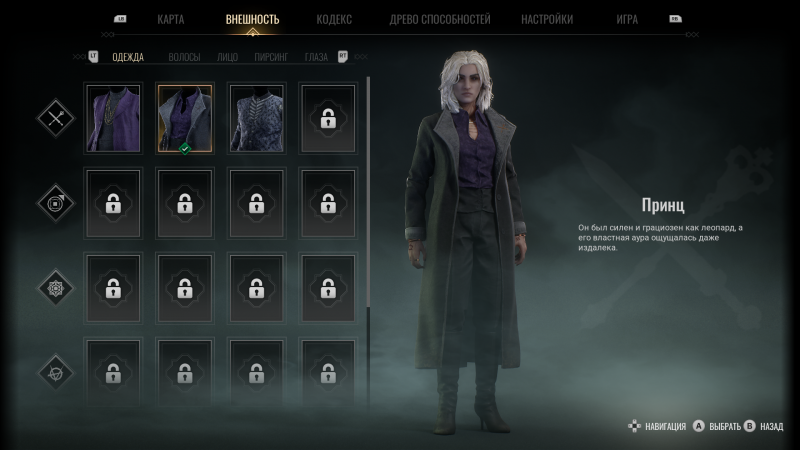Open the КАРТА tab
The width and height of the screenshot is (800, 450).
pyautogui.click(x=170, y=19)
